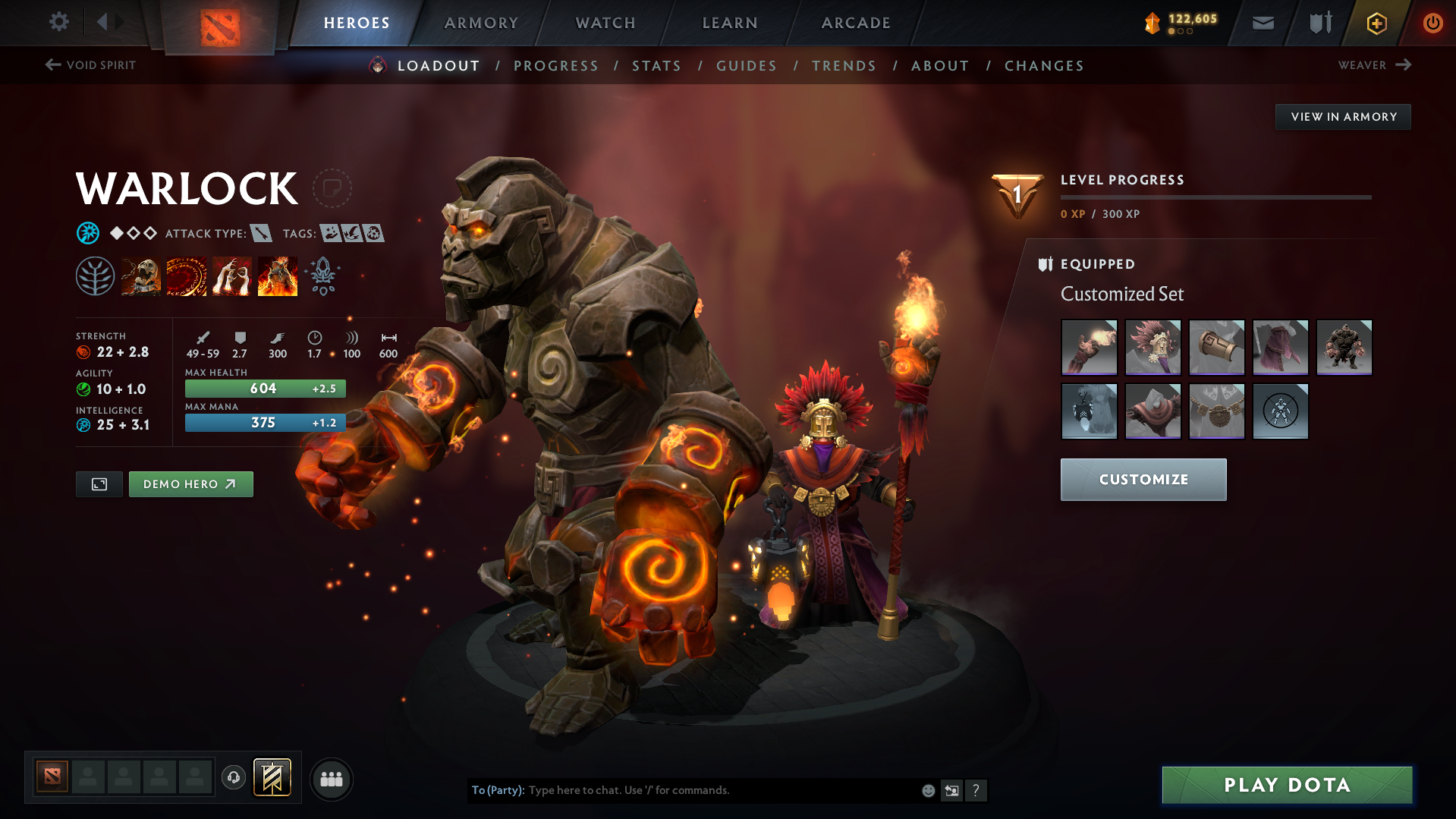Image resolution: width=1456 pixels, height=819 pixels.
Task: Open the friends list icon bottom right
Action: click(331, 779)
